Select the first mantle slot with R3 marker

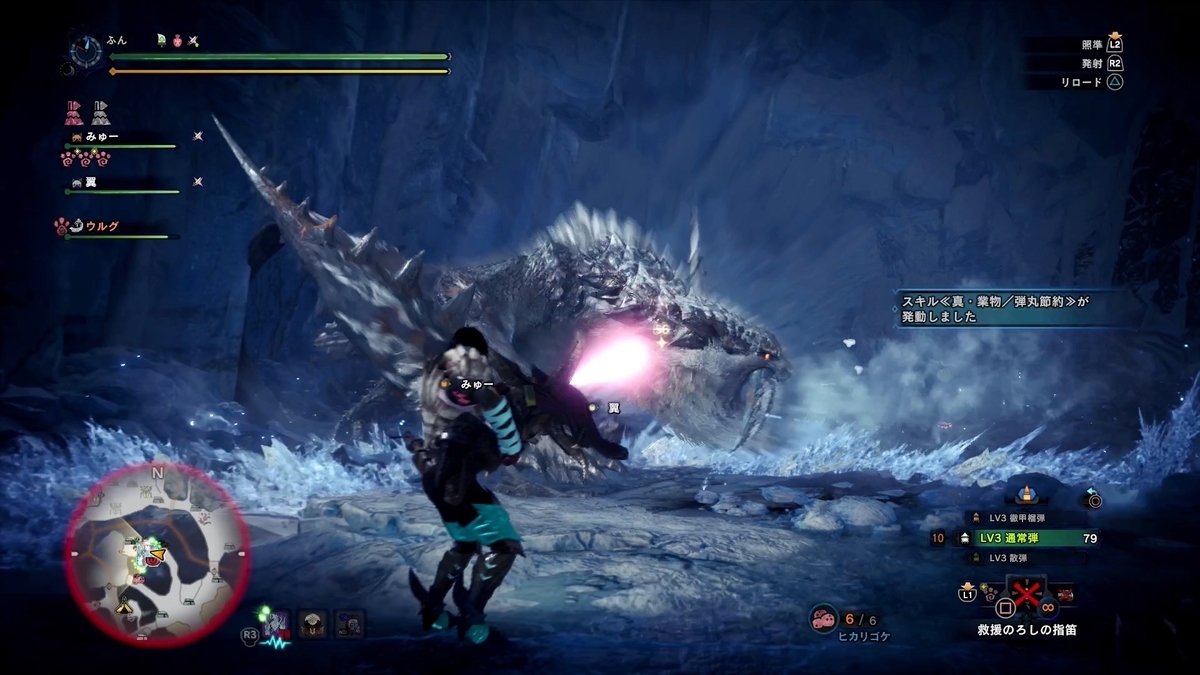[x=280, y=624]
